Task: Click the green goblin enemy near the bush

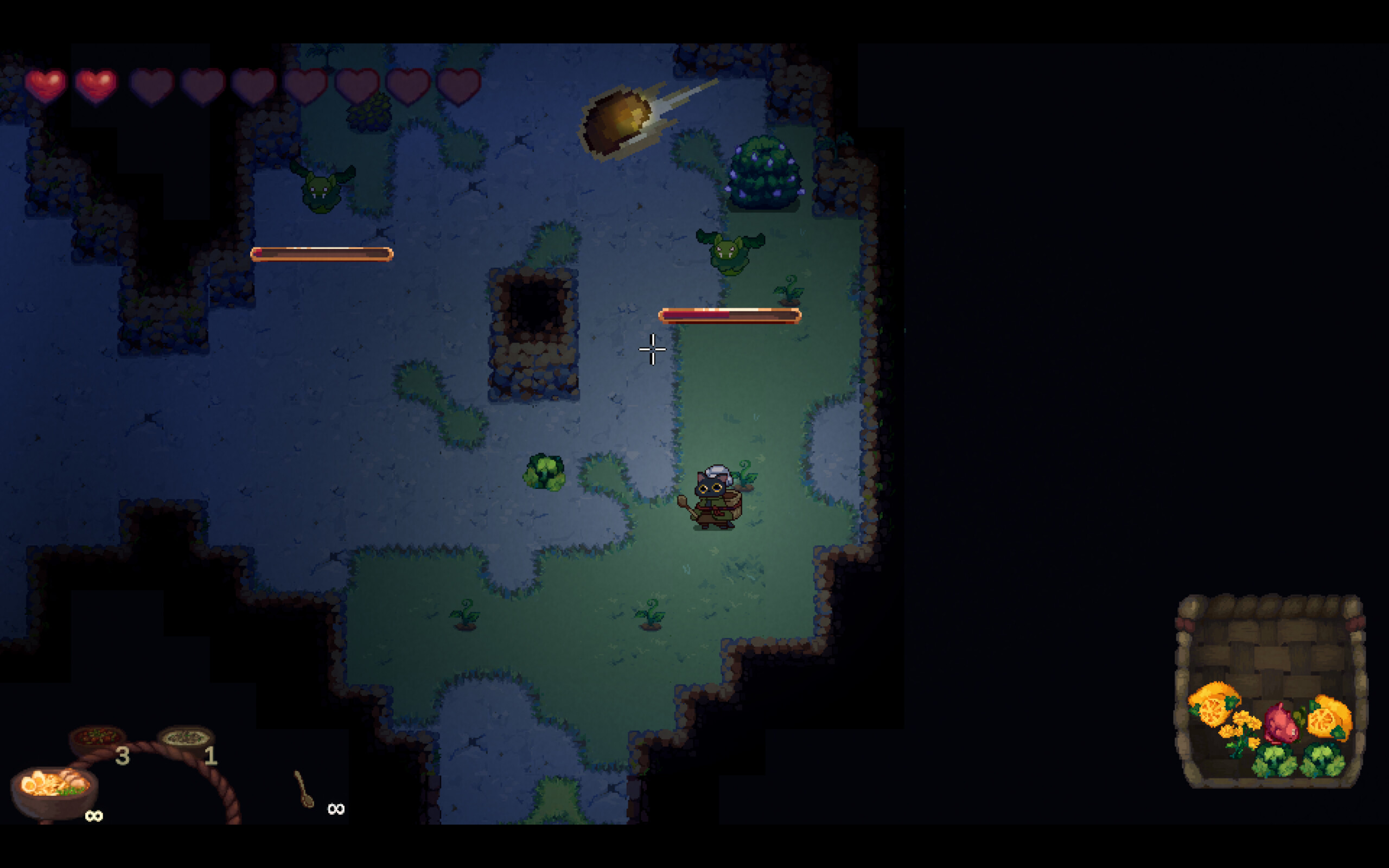Action: tap(732, 256)
